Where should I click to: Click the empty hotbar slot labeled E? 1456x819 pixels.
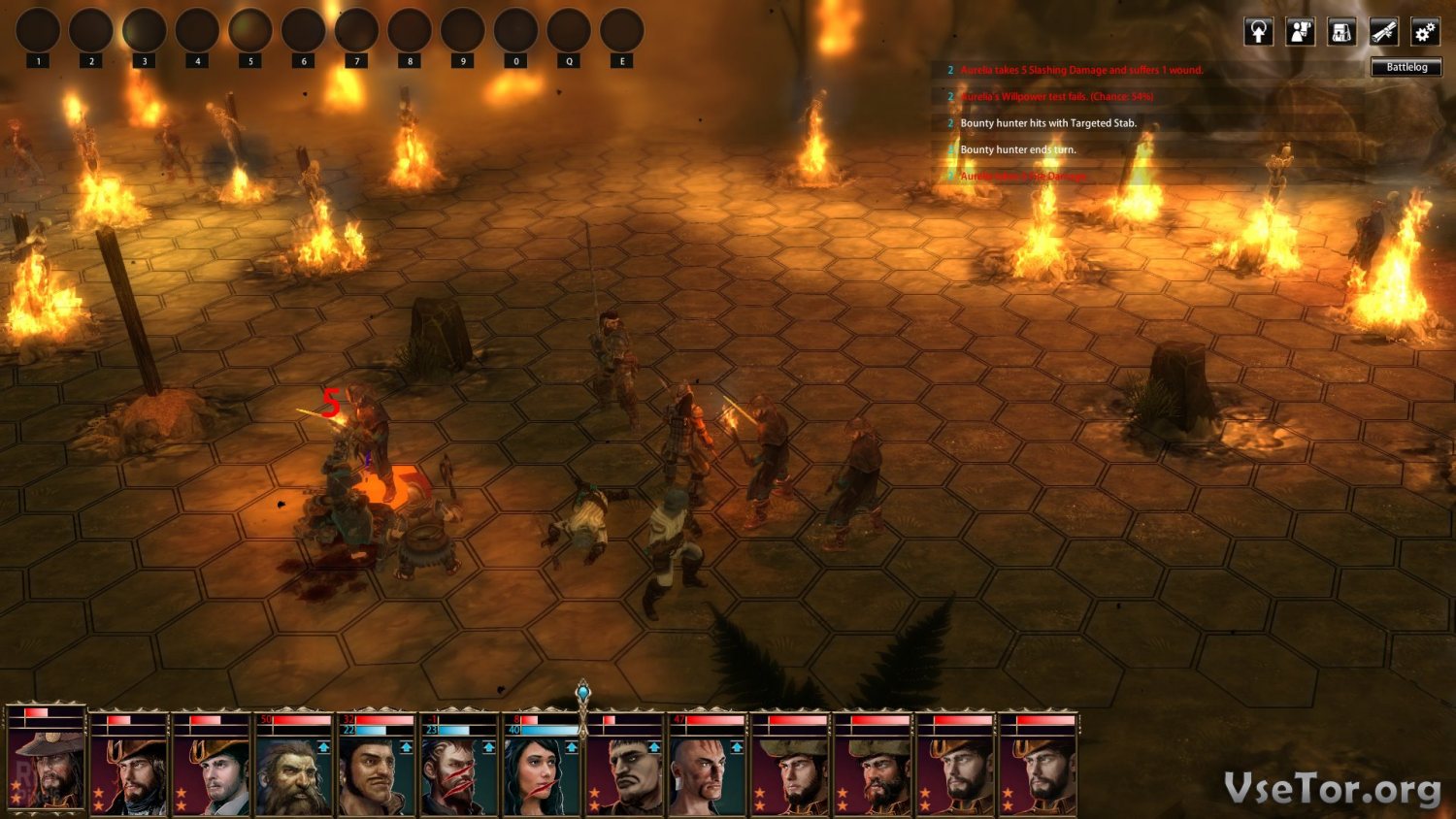(x=622, y=31)
